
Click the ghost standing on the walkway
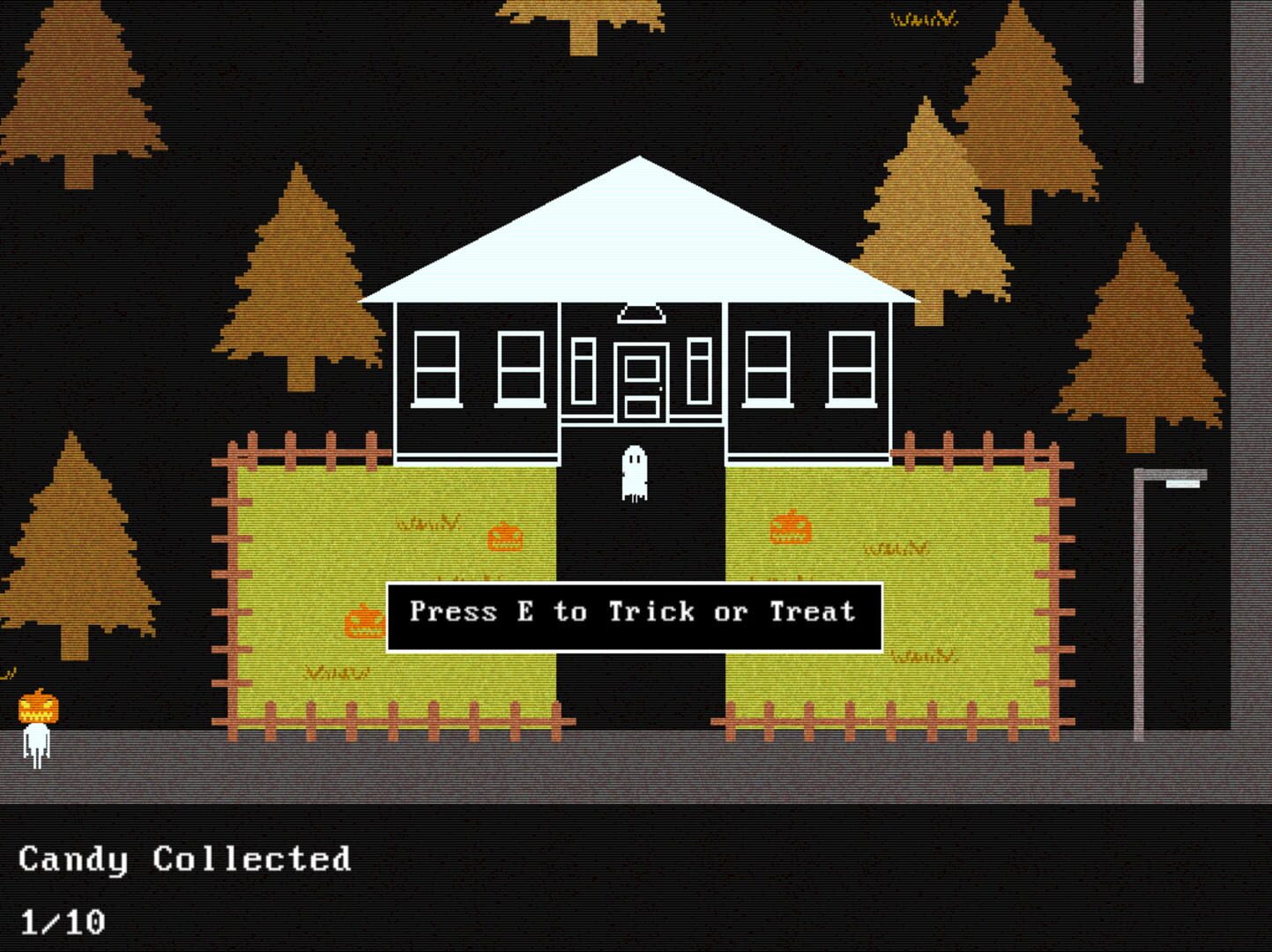point(636,472)
